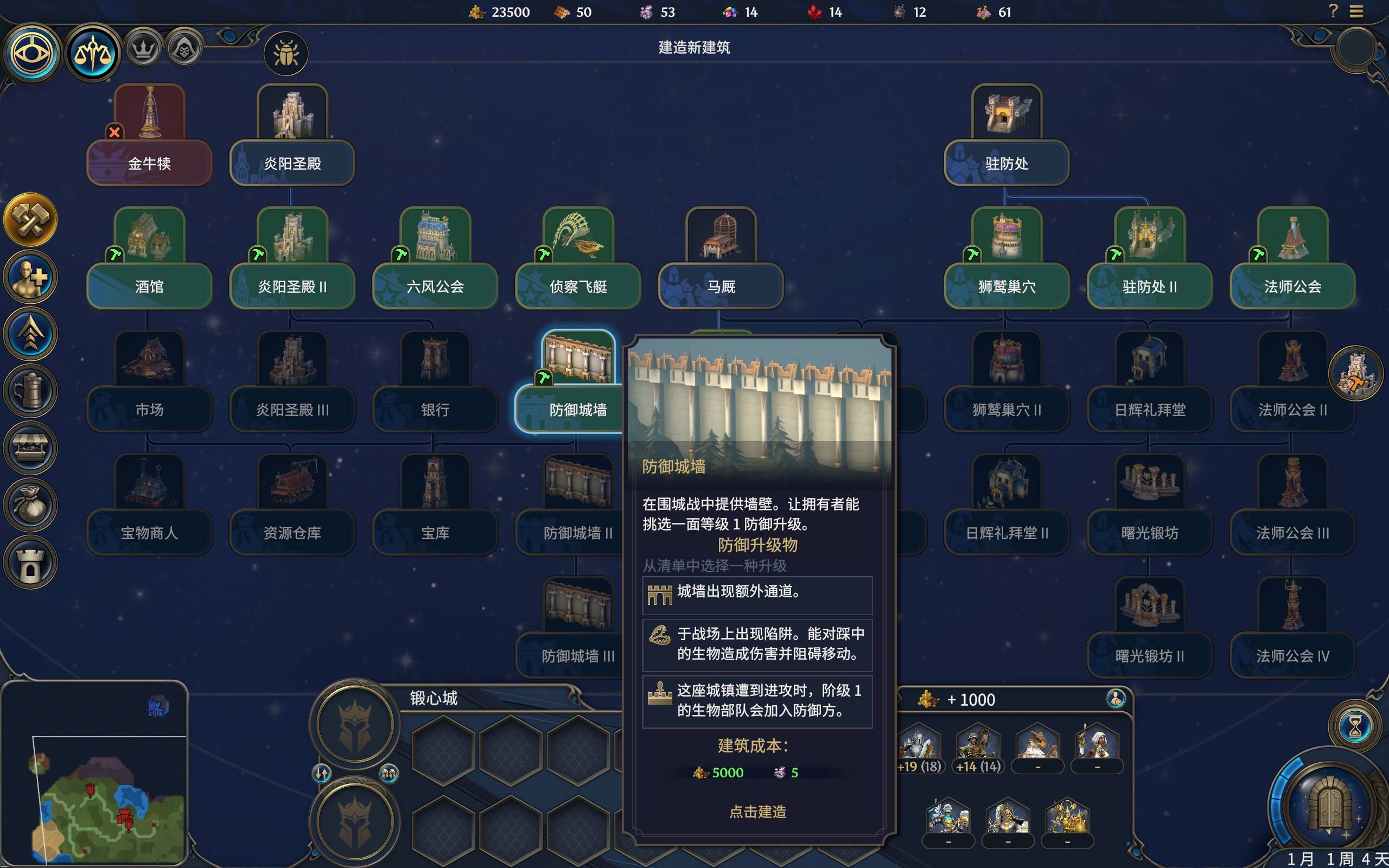The height and width of the screenshot is (868, 1389).
Task: Select the 法师公会 mage guild node
Action: [x=1292, y=285]
